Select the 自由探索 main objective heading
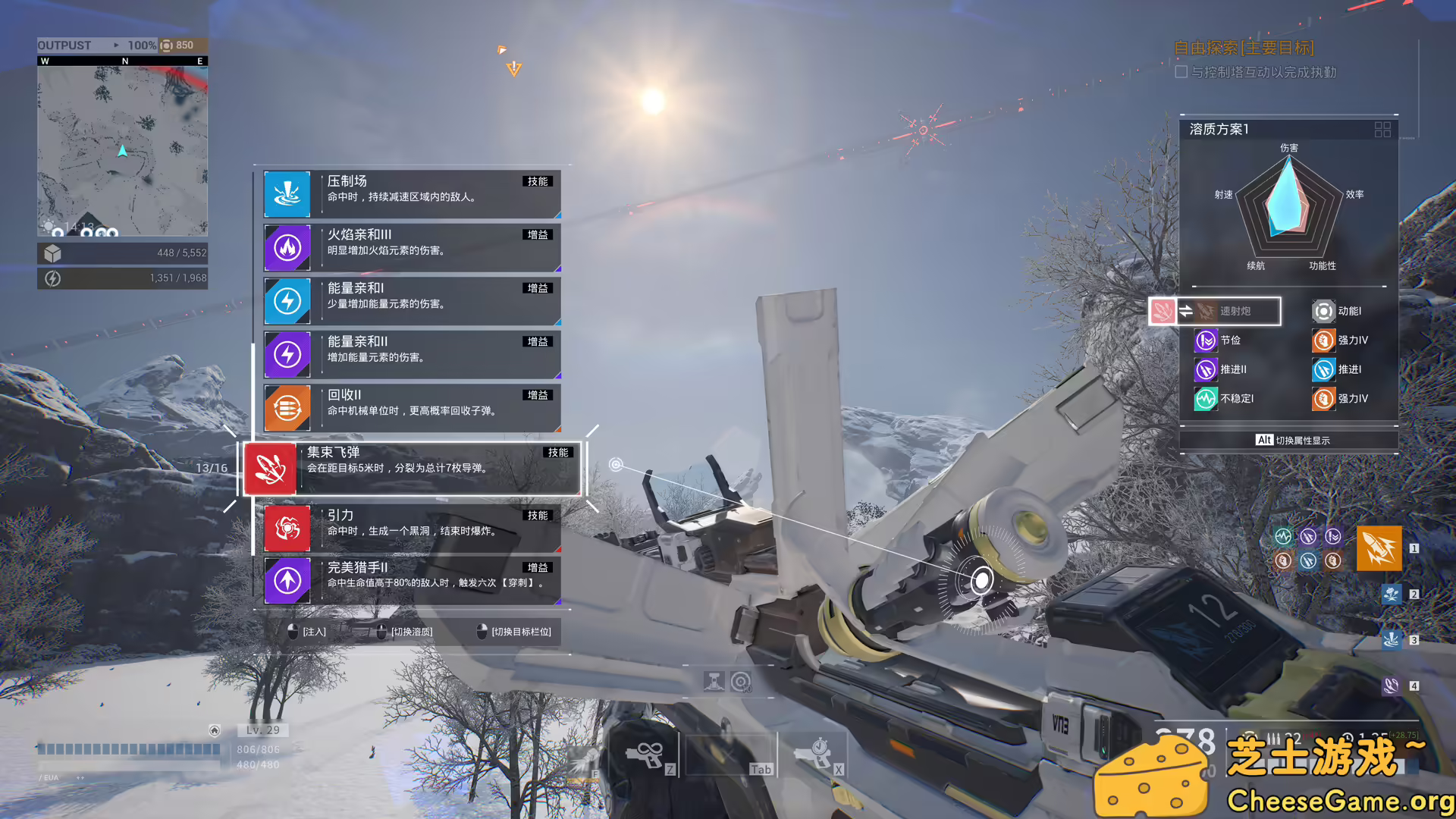Screen dimensions: 1456x819 tap(1242, 48)
